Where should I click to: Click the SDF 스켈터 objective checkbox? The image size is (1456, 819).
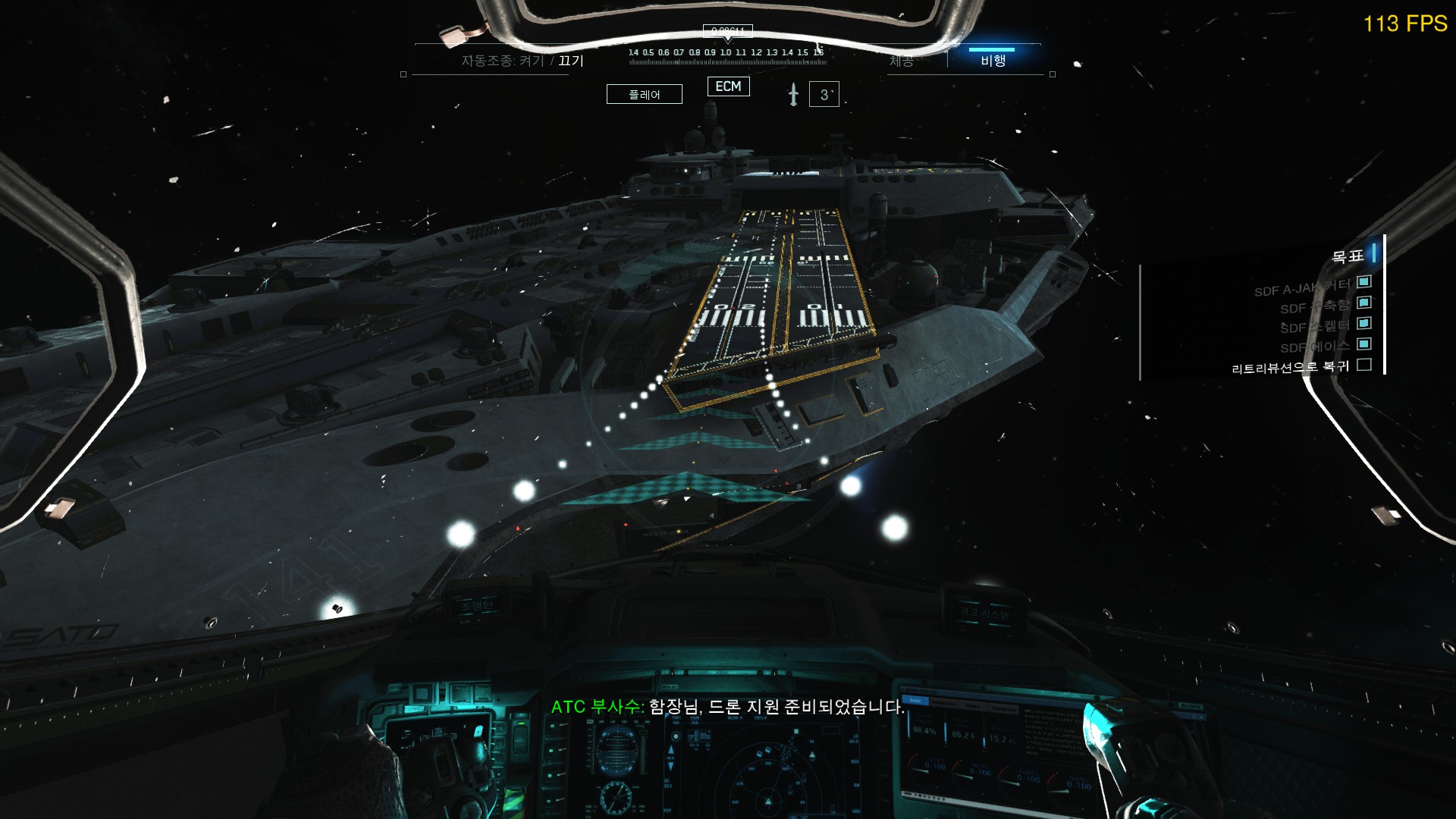(x=1364, y=323)
